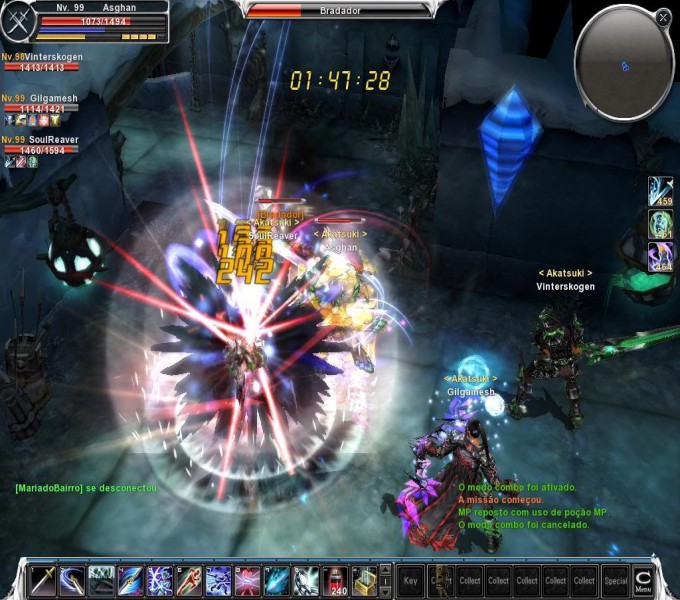Select the Key button on the bar

click(411, 580)
